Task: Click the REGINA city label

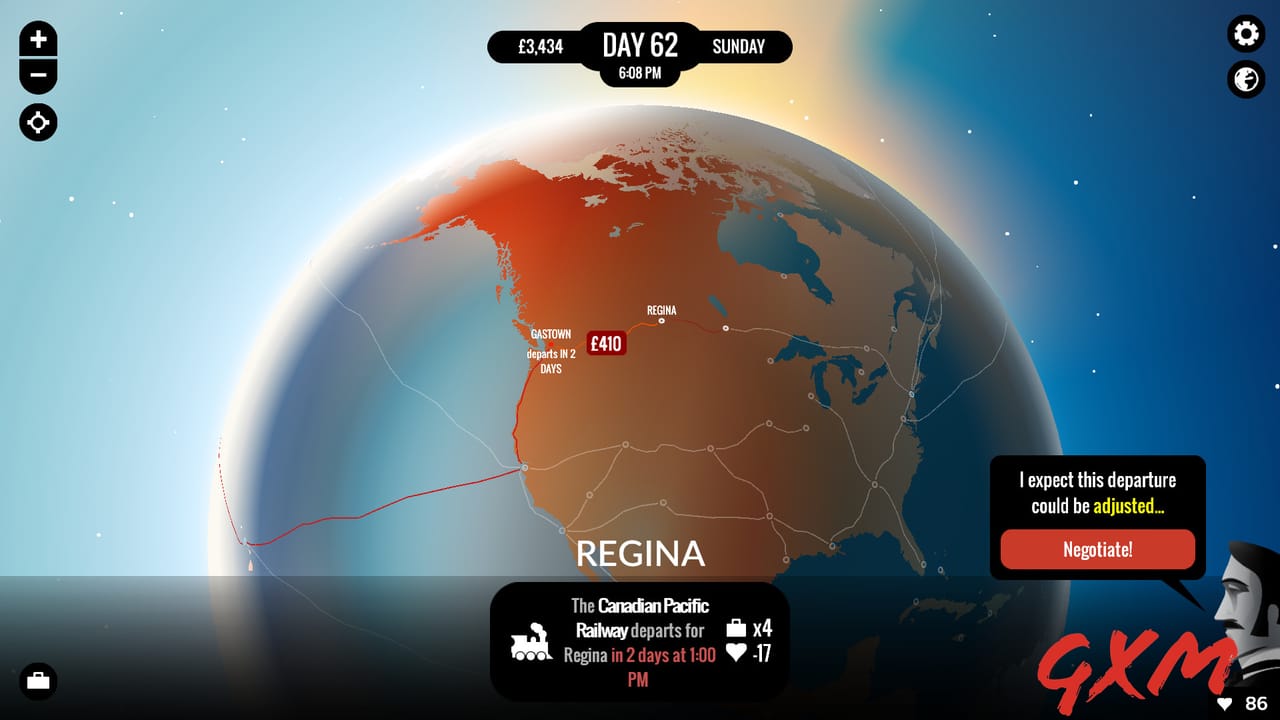Action: (640, 552)
